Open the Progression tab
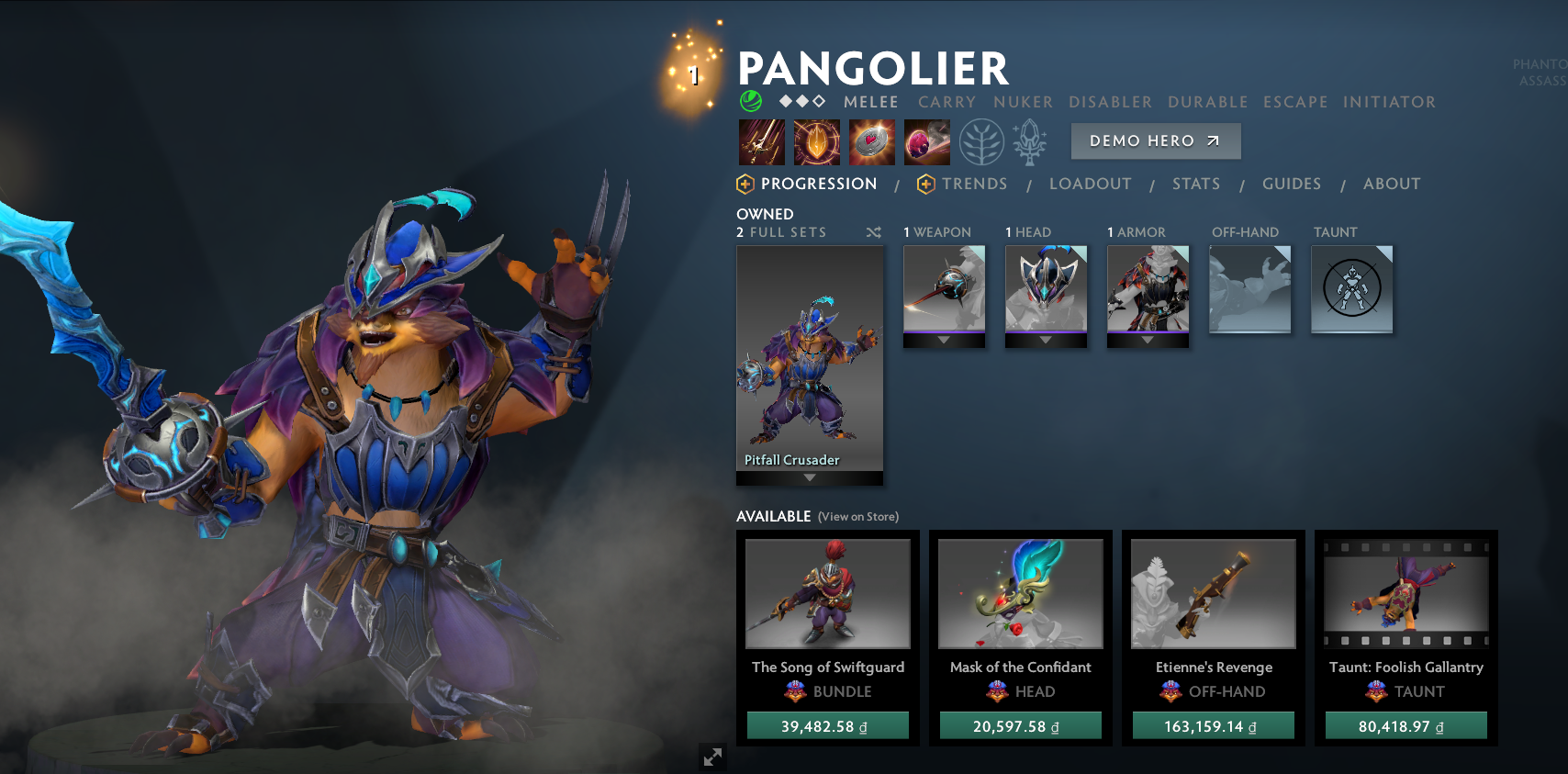Image resolution: width=1568 pixels, height=774 pixels. pyautogui.click(x=818, y=184)
